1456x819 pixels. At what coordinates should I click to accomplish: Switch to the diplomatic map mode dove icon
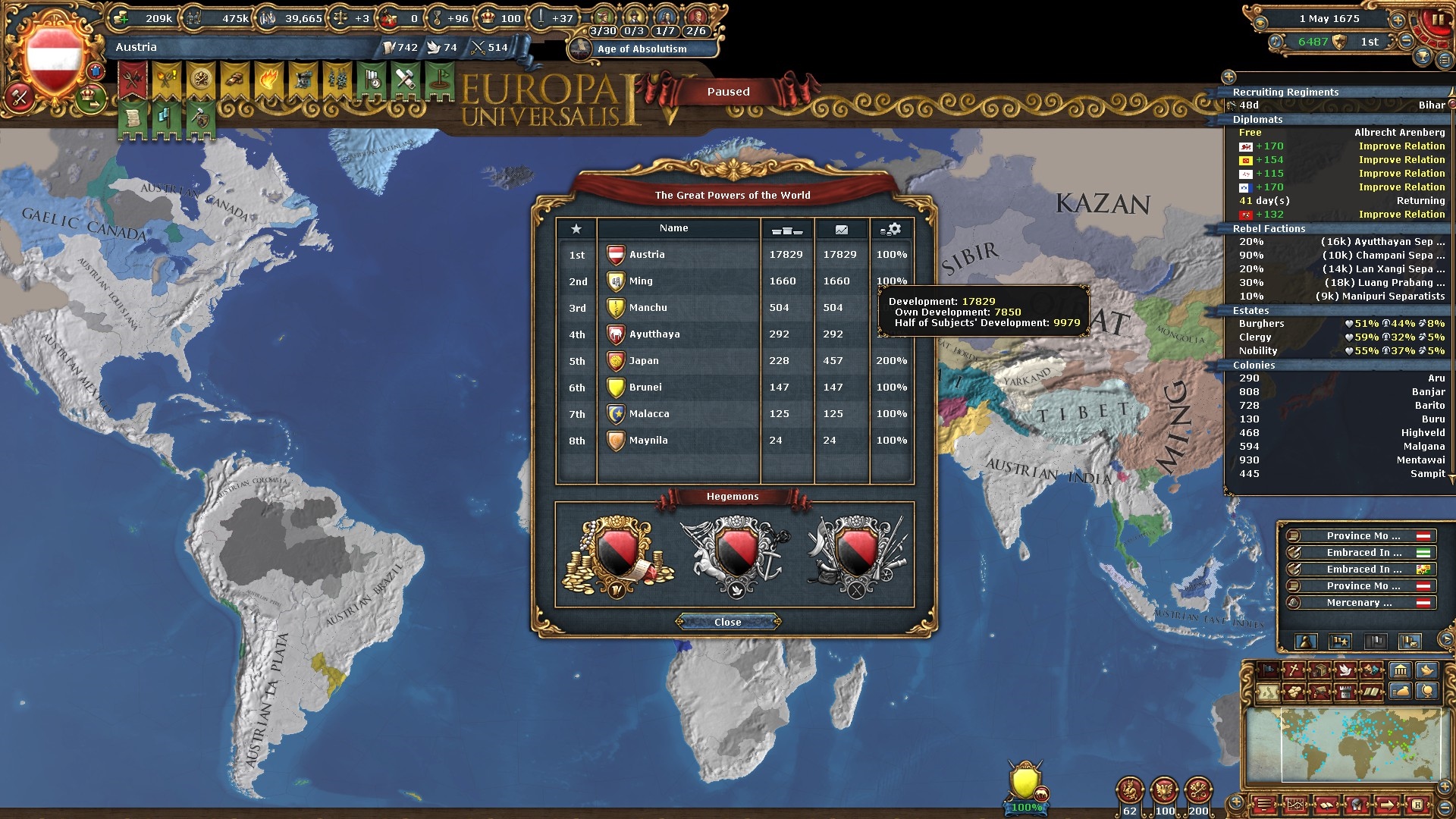click(x=1345, y=670)
